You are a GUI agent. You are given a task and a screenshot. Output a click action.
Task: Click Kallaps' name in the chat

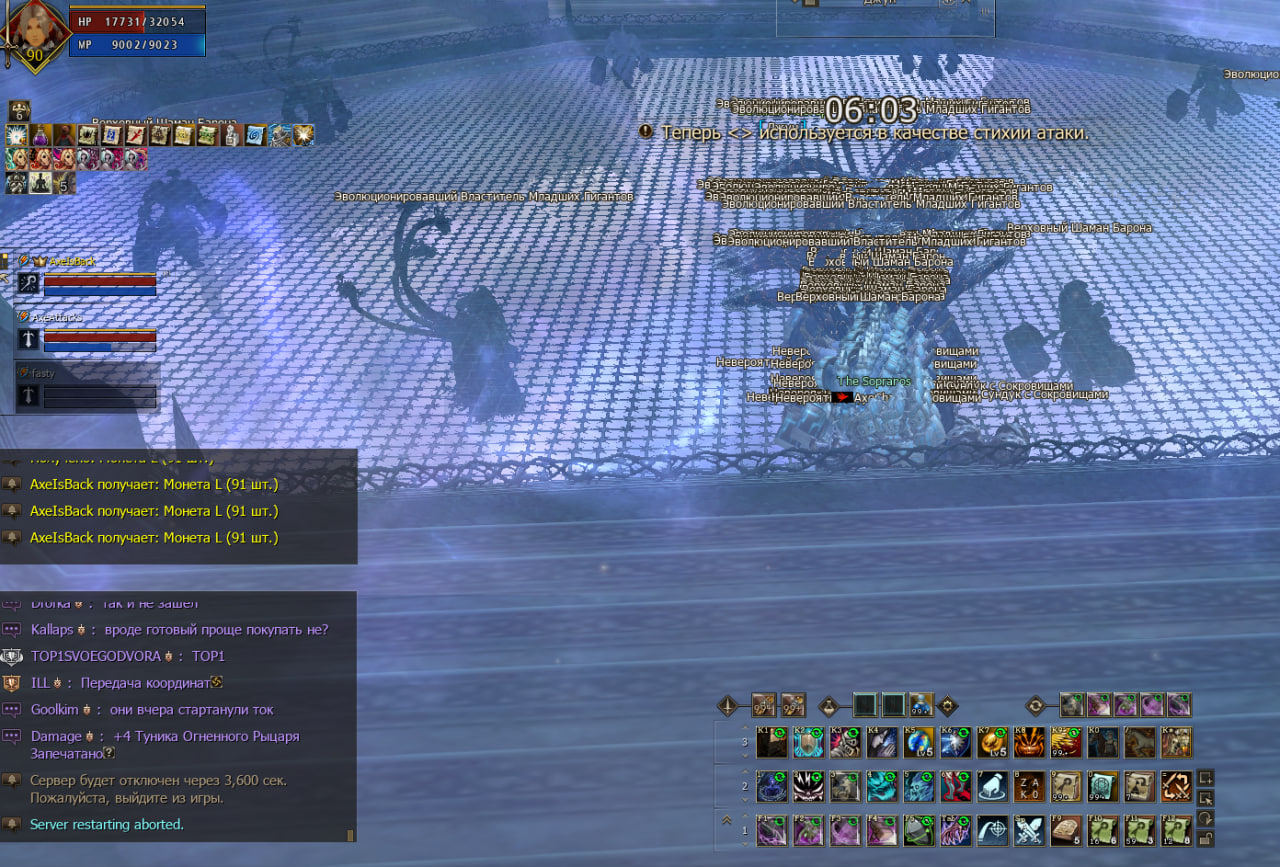(x=52, y=630)
